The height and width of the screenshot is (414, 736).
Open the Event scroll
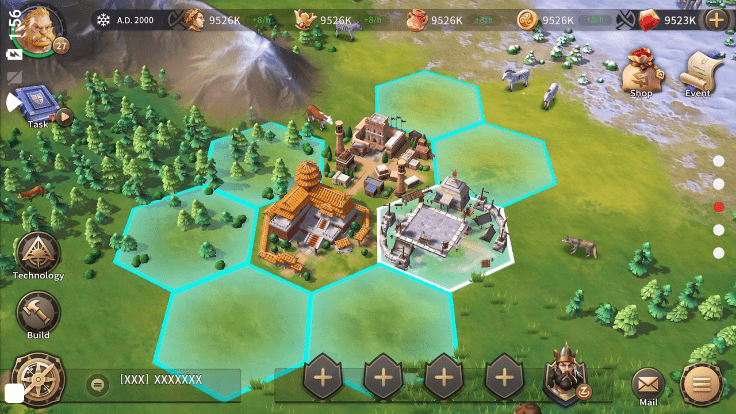click(x=697, y=74)
